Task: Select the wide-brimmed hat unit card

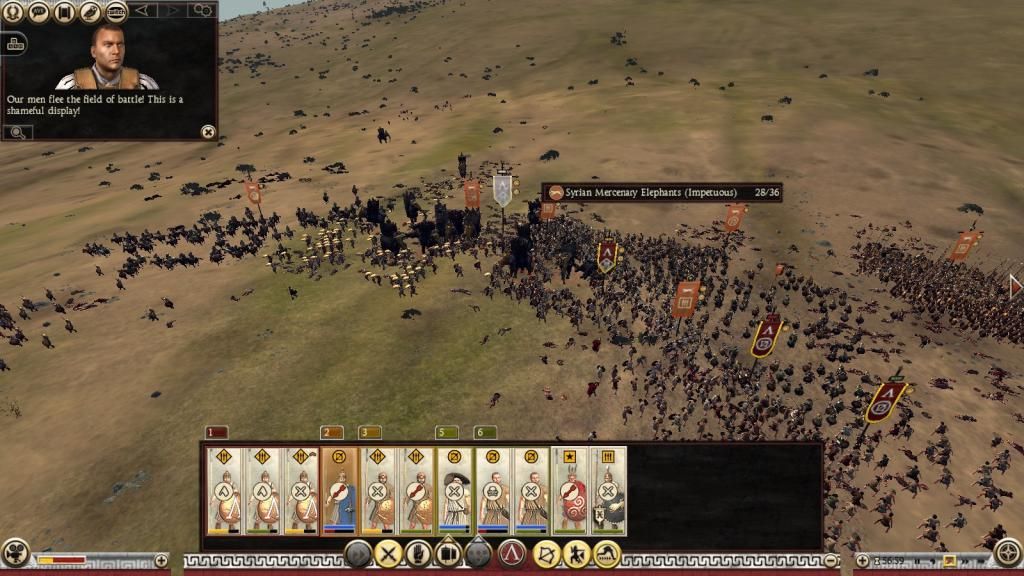Action: (454, 490)
